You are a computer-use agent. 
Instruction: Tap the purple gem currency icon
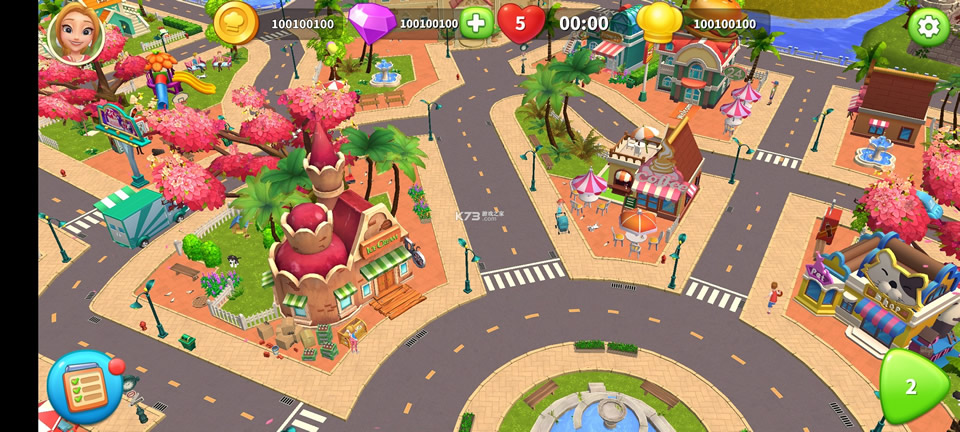[371, 23]
